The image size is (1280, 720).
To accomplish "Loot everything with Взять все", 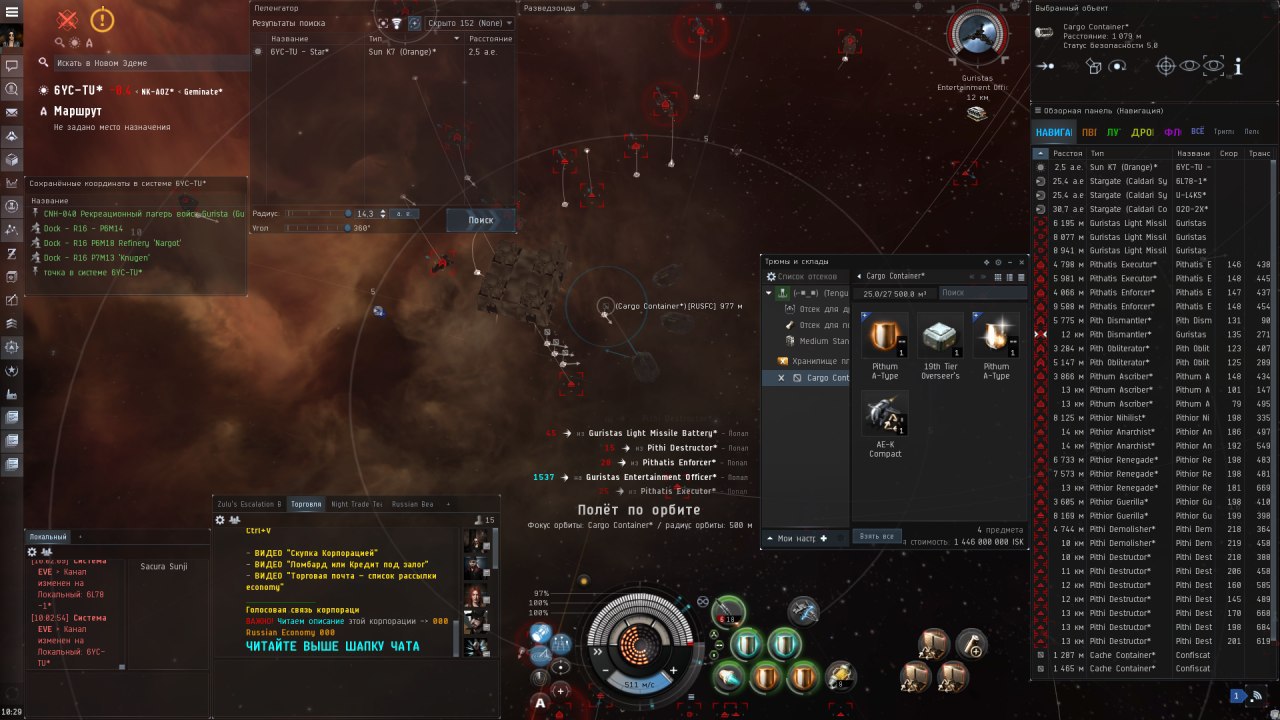I will [x=877, y=537].
